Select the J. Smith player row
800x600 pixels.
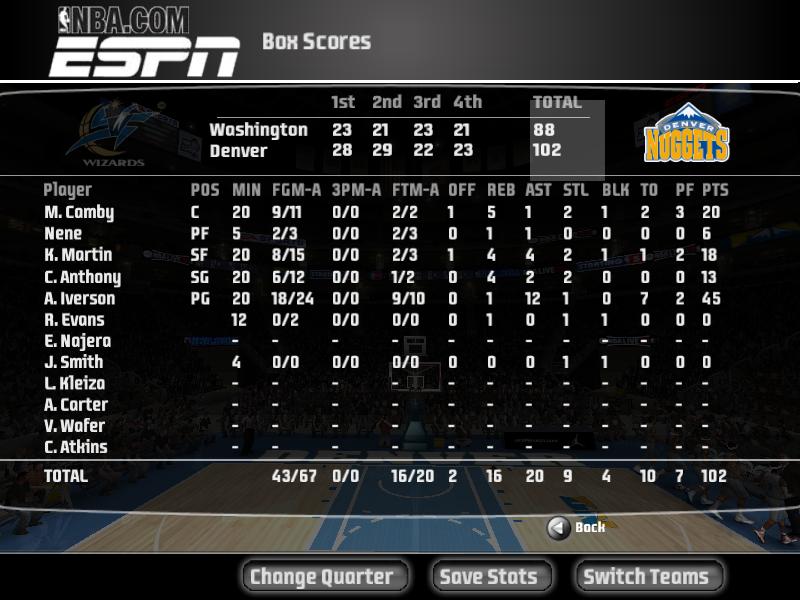point(74,363)
